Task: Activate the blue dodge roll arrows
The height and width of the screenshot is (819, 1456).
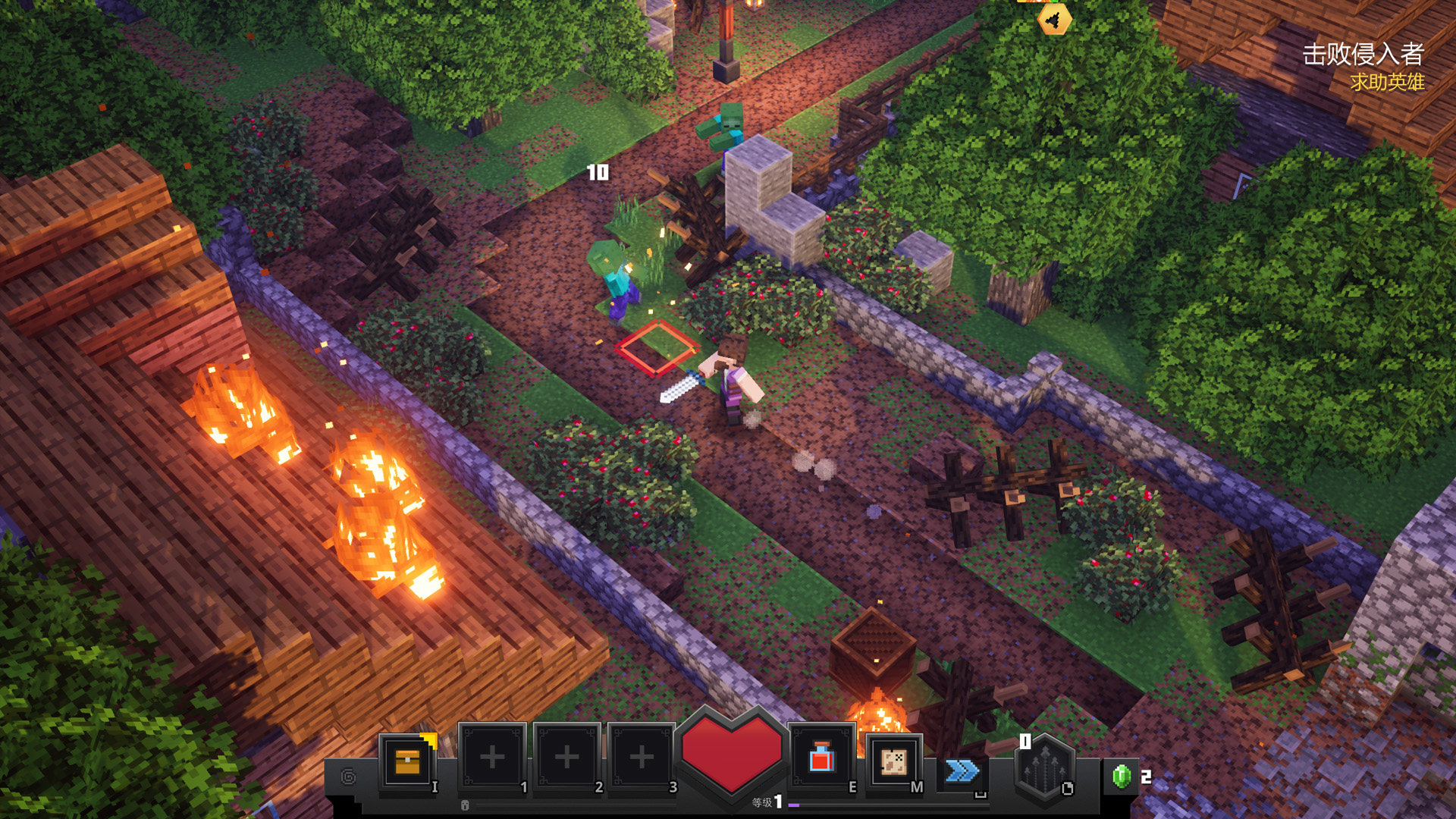Action: tap(962, 771)
